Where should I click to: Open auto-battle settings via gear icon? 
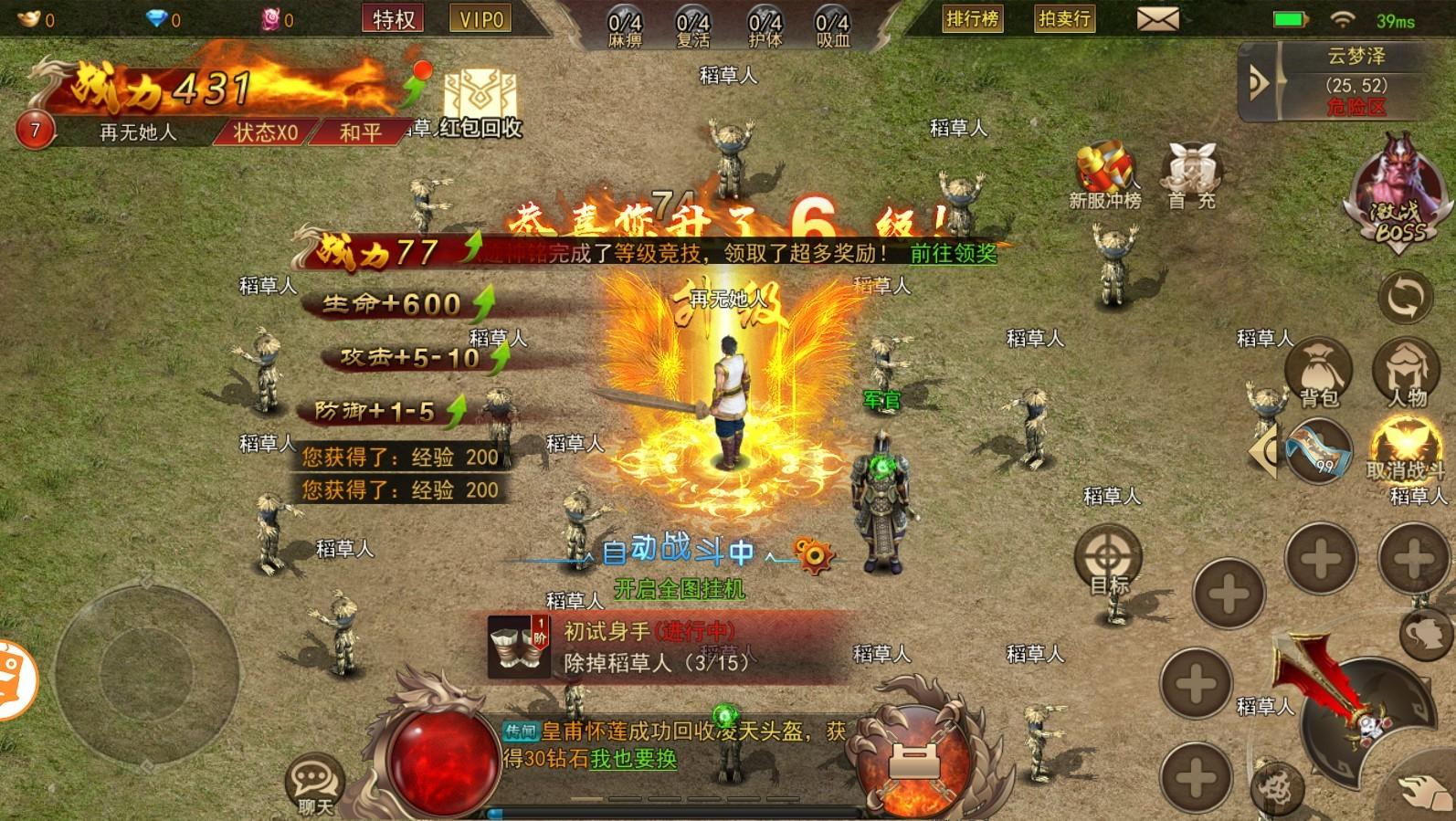(x=813, y=553)
